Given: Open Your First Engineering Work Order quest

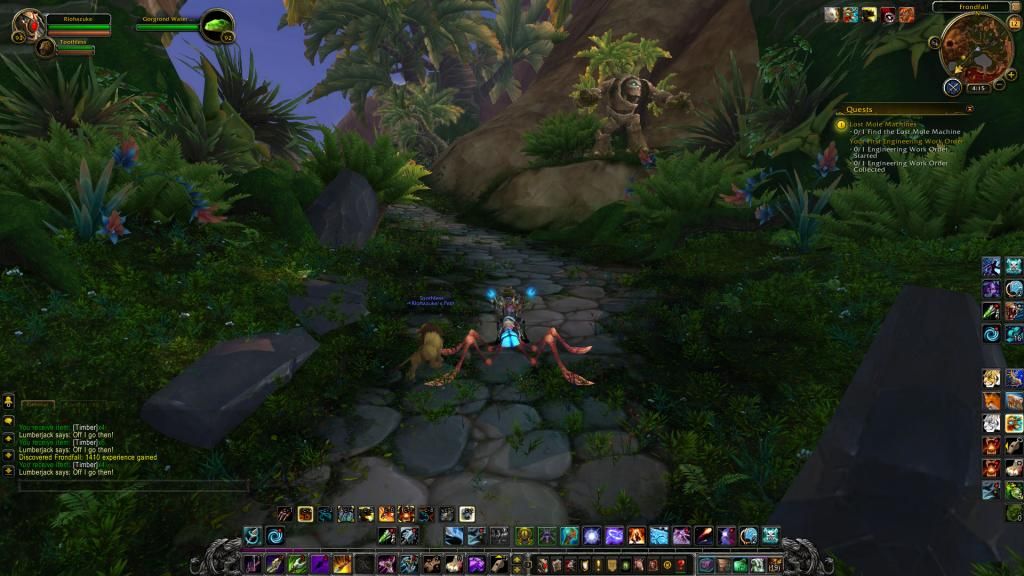Looking at the screenshot, I should pyautogui.click(x=906, y=141).
